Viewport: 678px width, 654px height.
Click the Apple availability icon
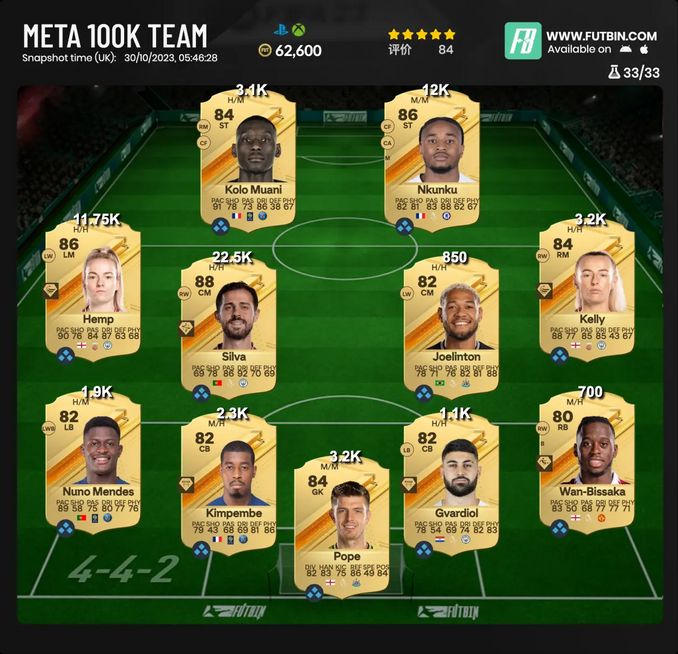(645, 49)
